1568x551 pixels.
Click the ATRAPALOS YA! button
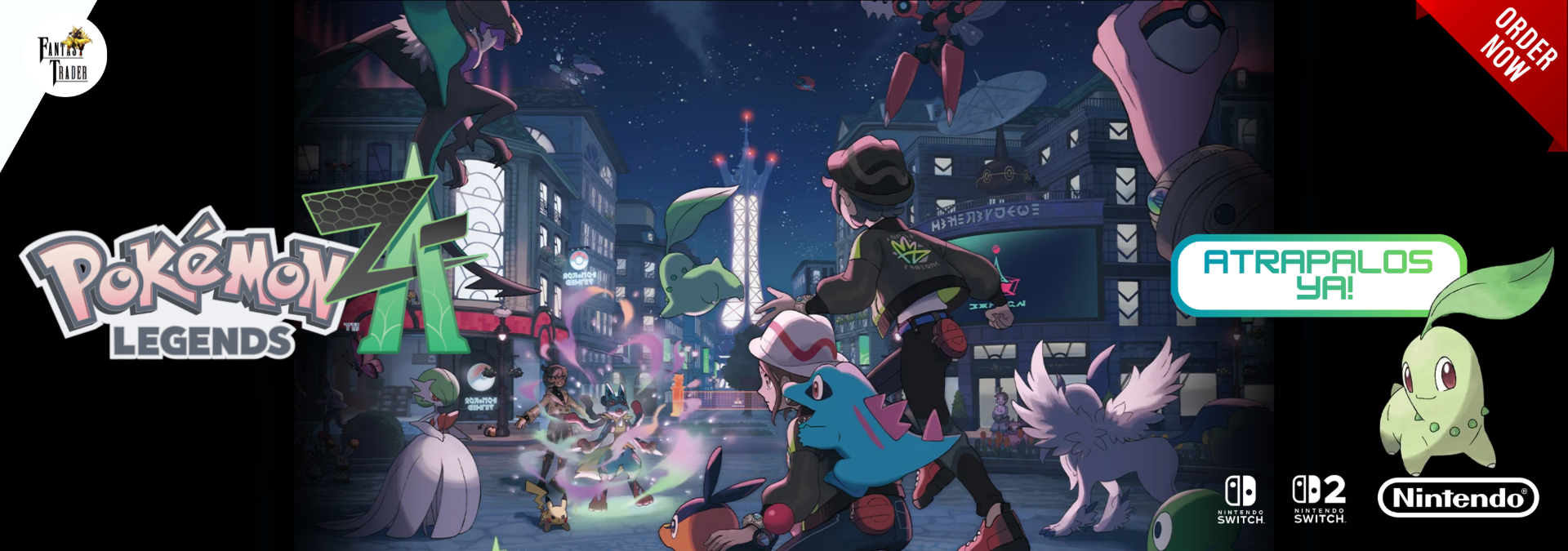tap(1317, 275)
